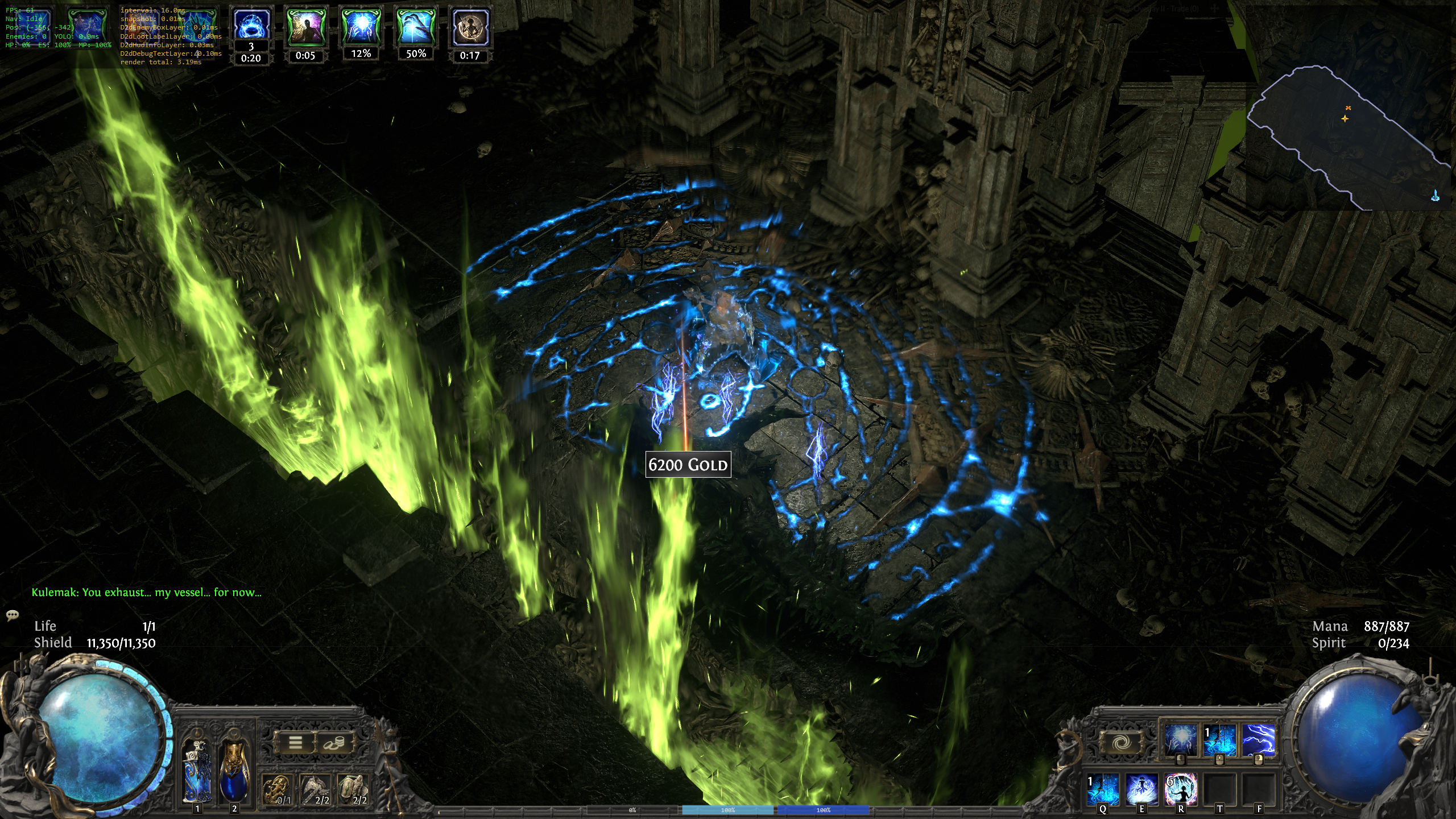The image size is (1456, 819).
Task: Activate the stone statue charm slot
Action: (354, 790)
